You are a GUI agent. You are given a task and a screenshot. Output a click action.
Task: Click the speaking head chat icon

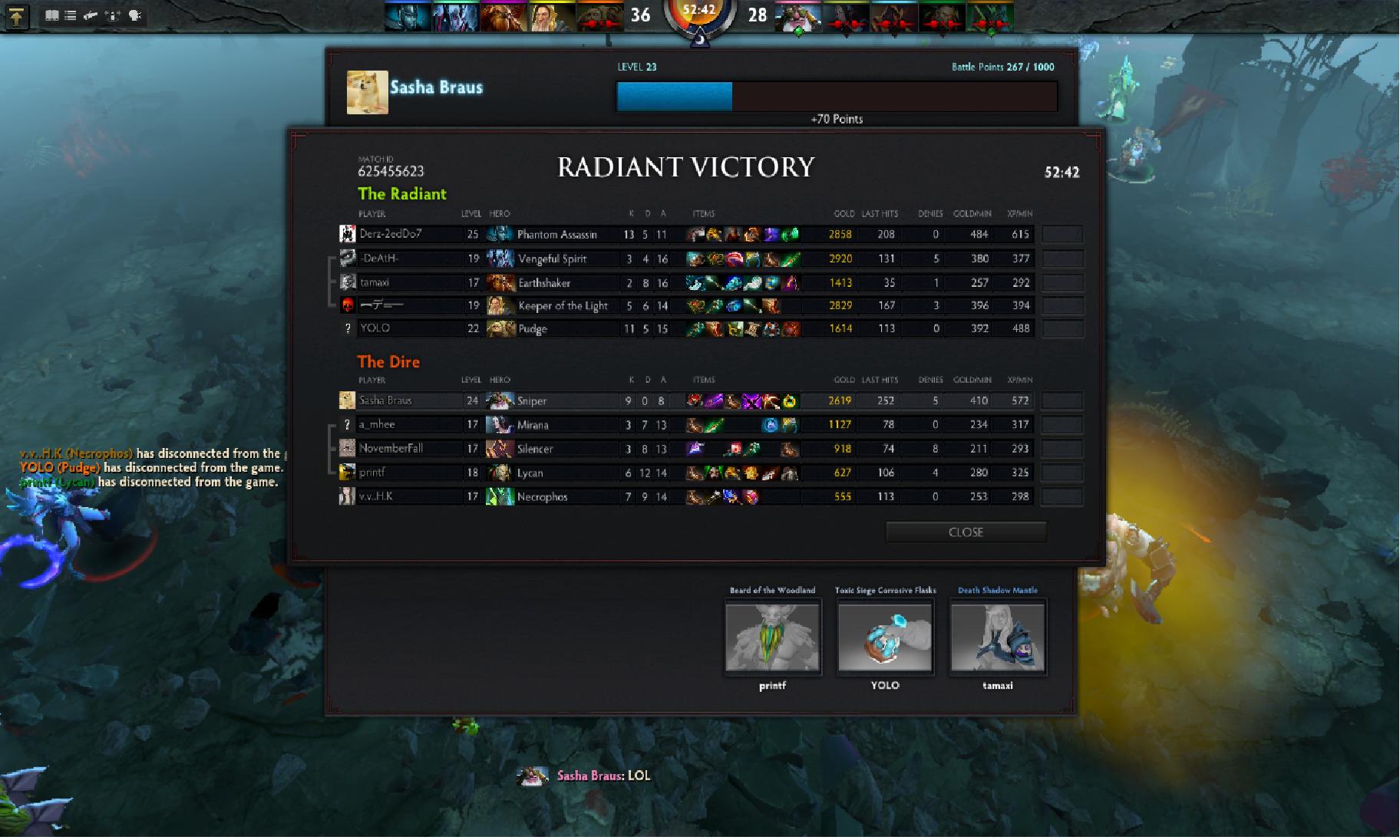[x=135, y=15]
